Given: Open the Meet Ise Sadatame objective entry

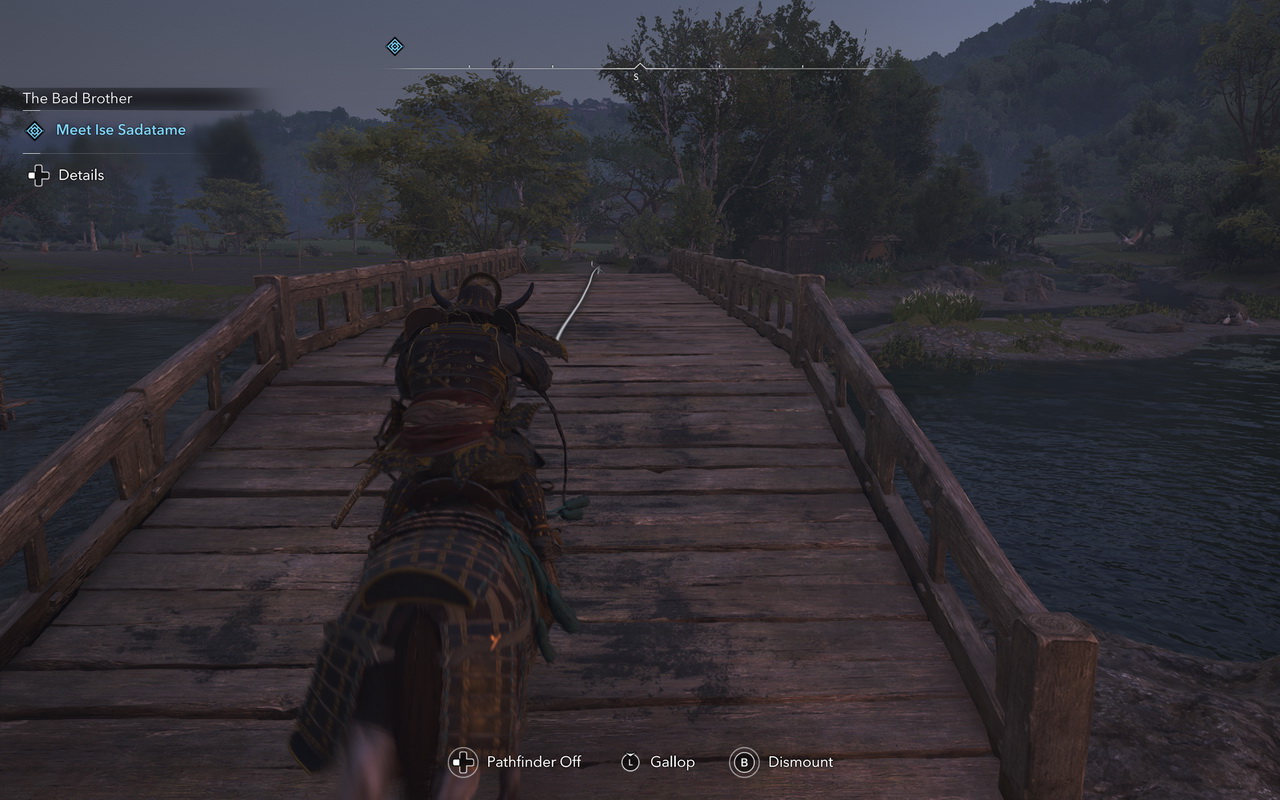Looking at the screenshot, I should coord(120,130).
